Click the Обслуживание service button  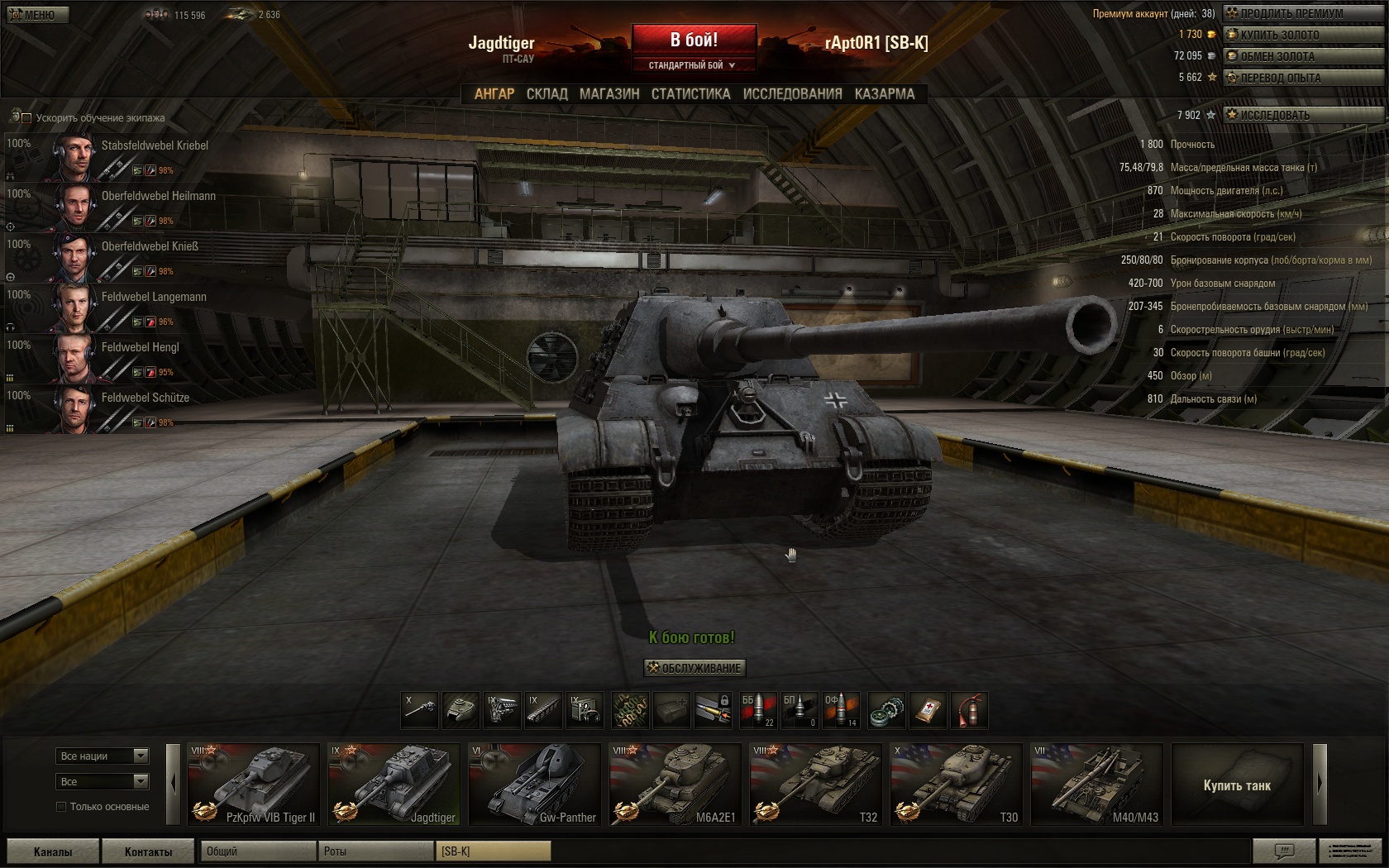694,668
